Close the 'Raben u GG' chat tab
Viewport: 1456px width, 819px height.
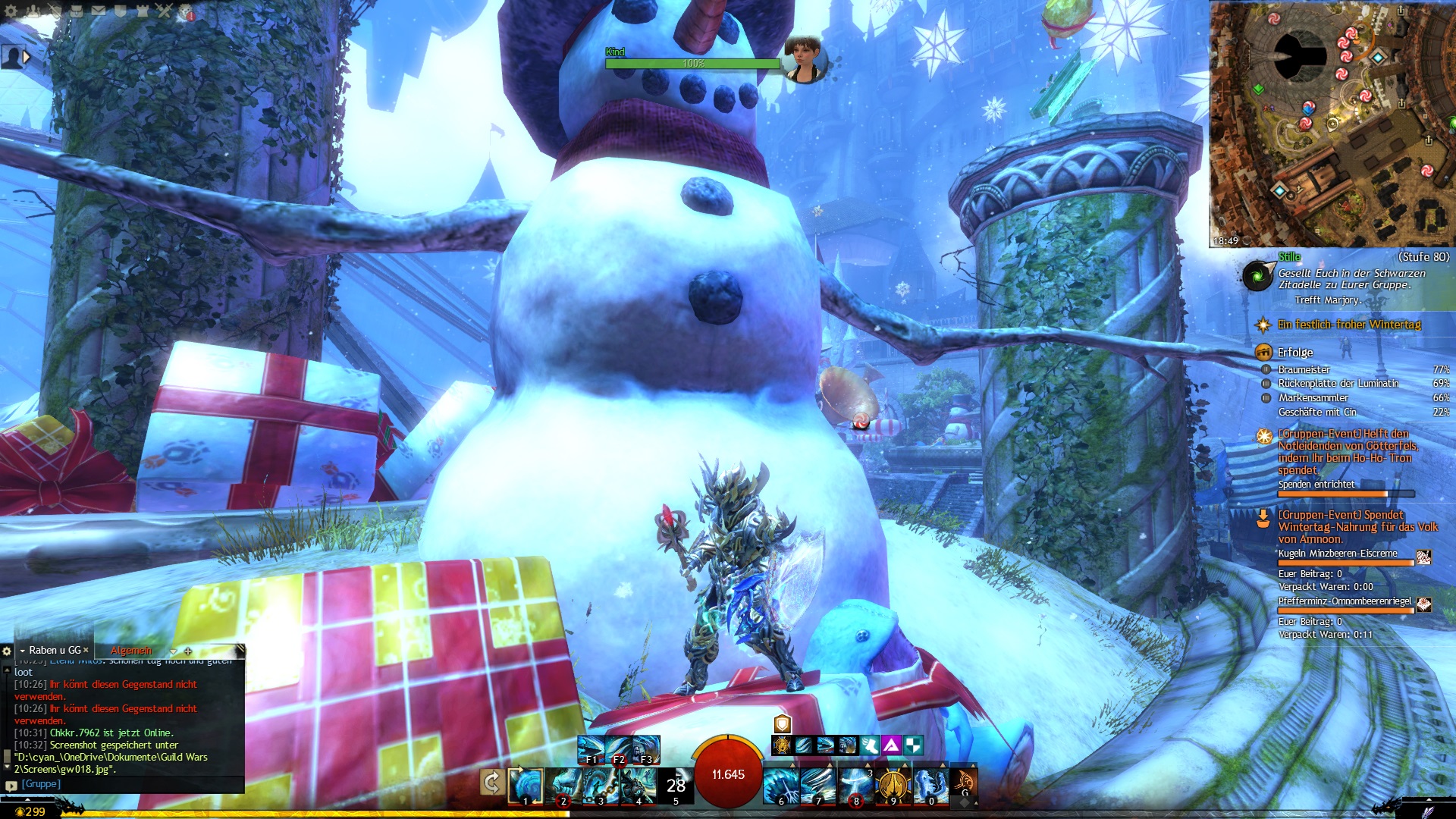pyautogui.click(x=86, y=650)
